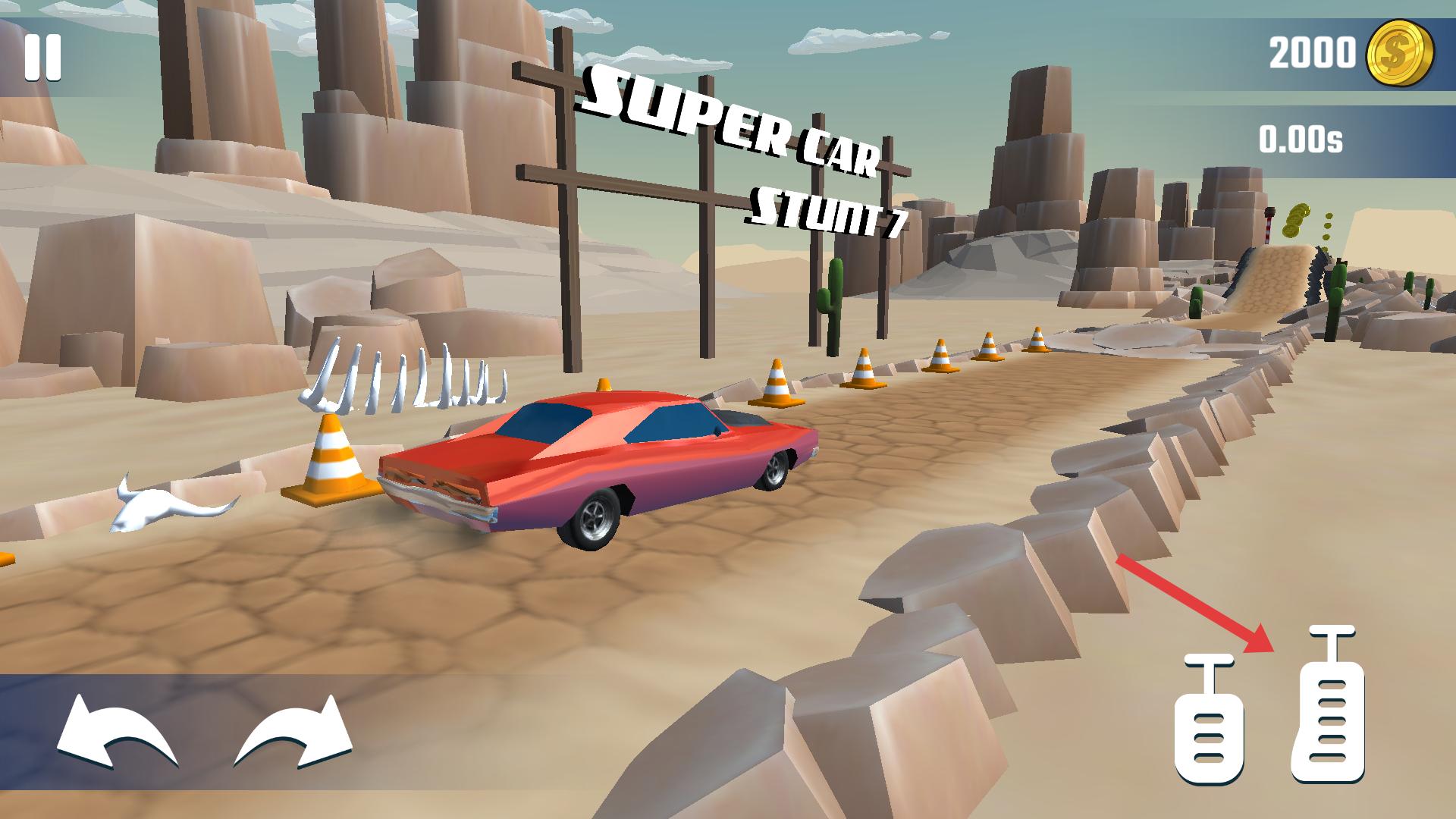Pause the game
Screen dimensions: 1456x819
(x=42, y=58)
